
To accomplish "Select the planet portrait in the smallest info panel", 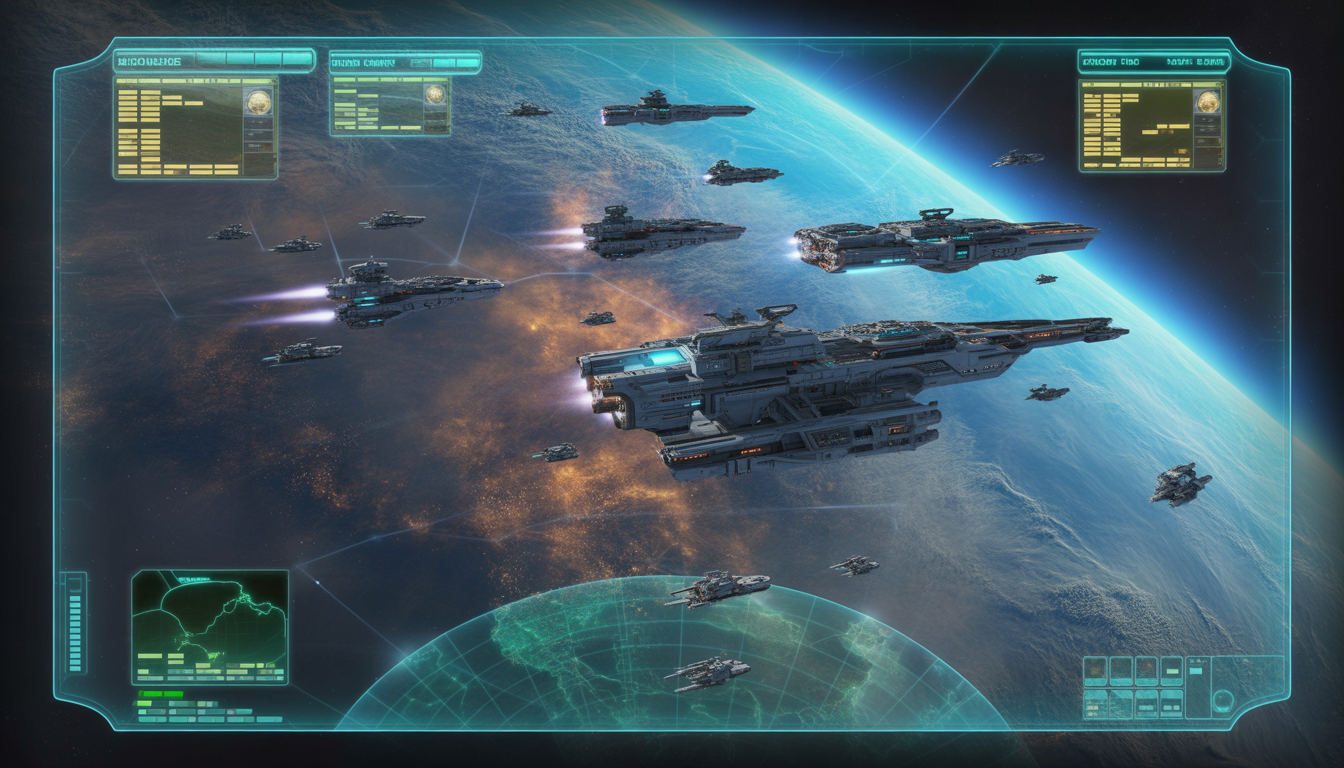I will pos(434,95).
